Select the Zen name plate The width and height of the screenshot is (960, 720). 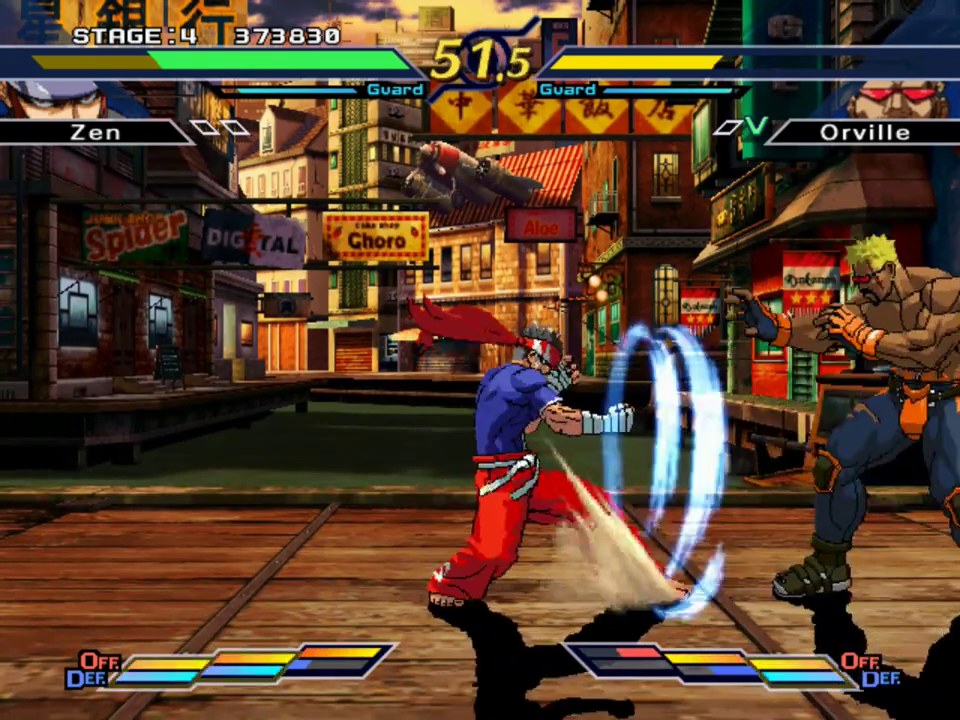click(95, 132)
